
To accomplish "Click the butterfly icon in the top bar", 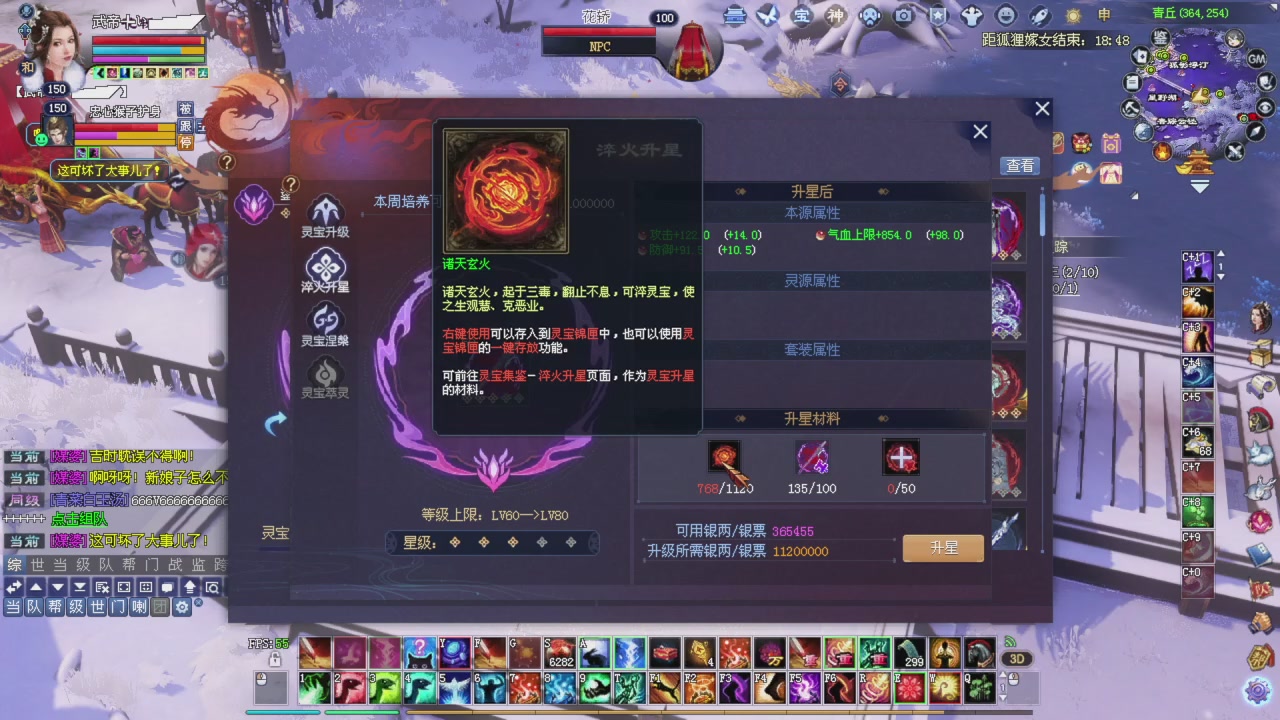I will click(768, 15).
